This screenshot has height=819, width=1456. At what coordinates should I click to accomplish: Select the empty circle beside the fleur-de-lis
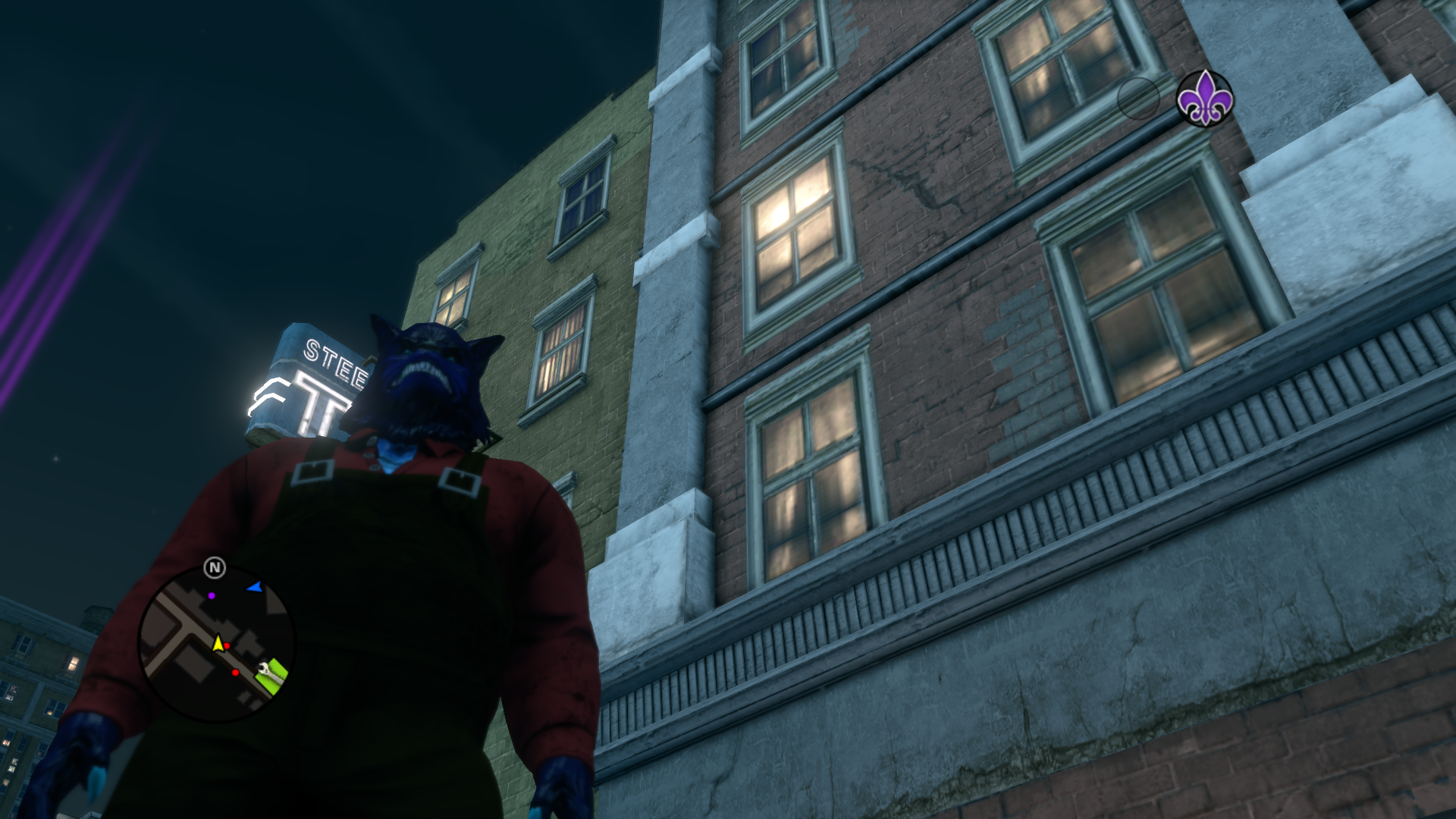pos(1137,99)
